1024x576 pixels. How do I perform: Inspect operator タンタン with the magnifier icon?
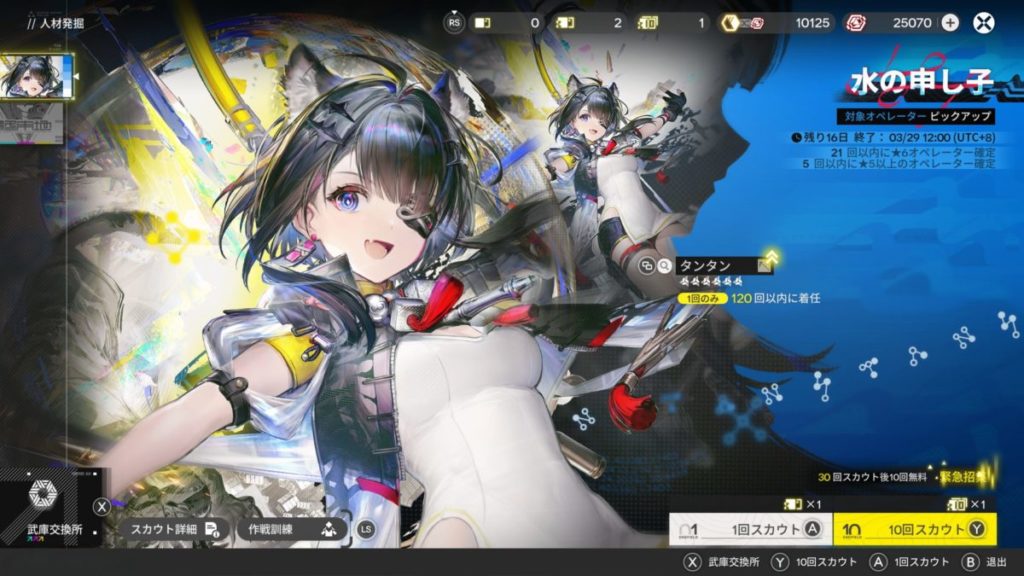(665, 266)
